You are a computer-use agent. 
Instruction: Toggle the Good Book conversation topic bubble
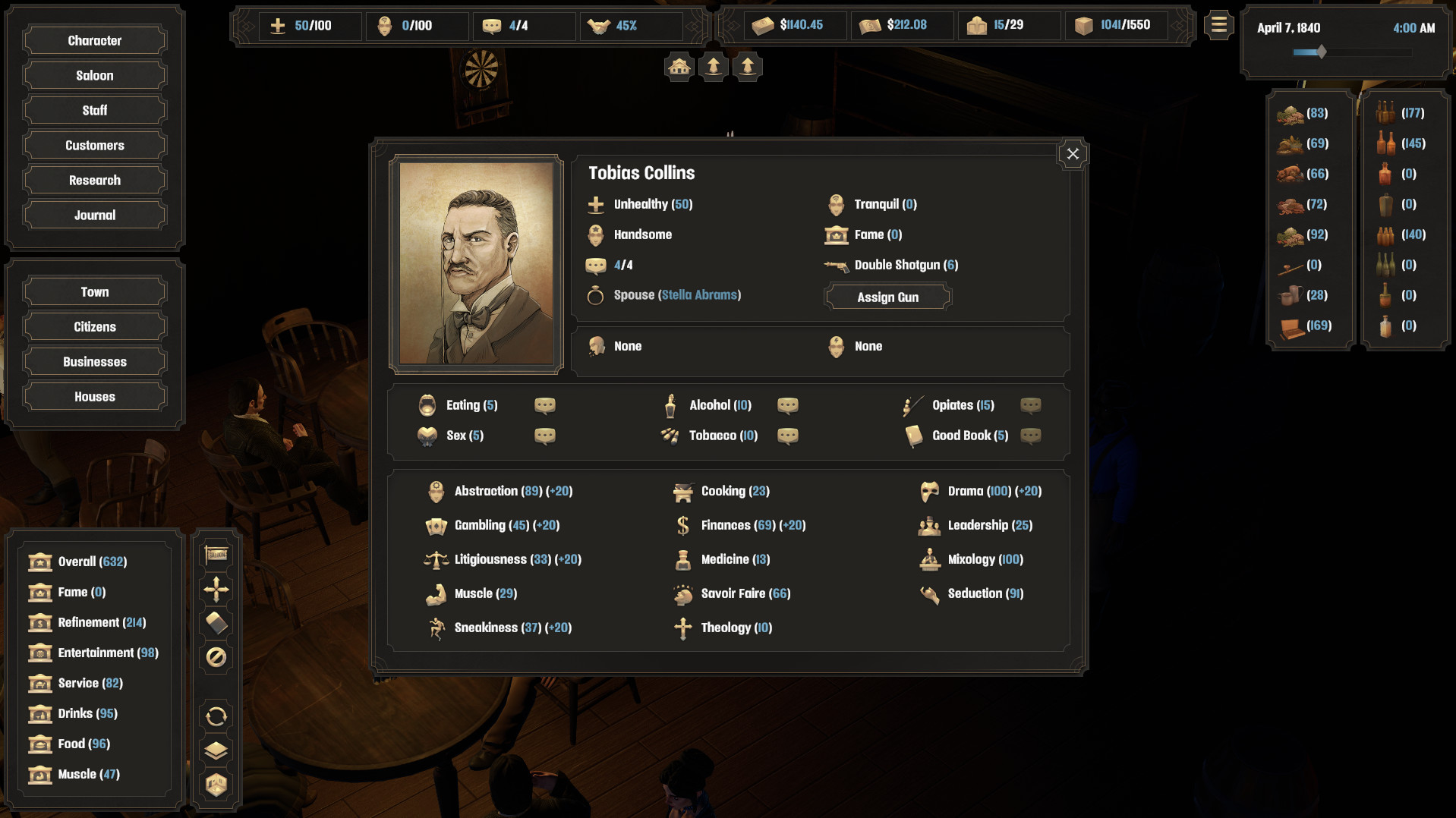(1031, 436)
